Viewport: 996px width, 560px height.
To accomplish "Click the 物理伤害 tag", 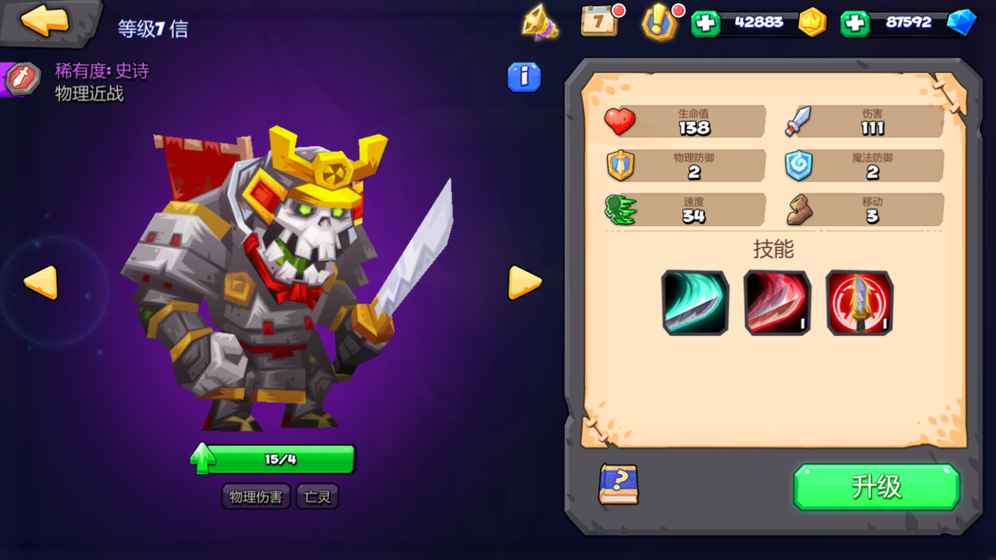I will tap(255, 497).
